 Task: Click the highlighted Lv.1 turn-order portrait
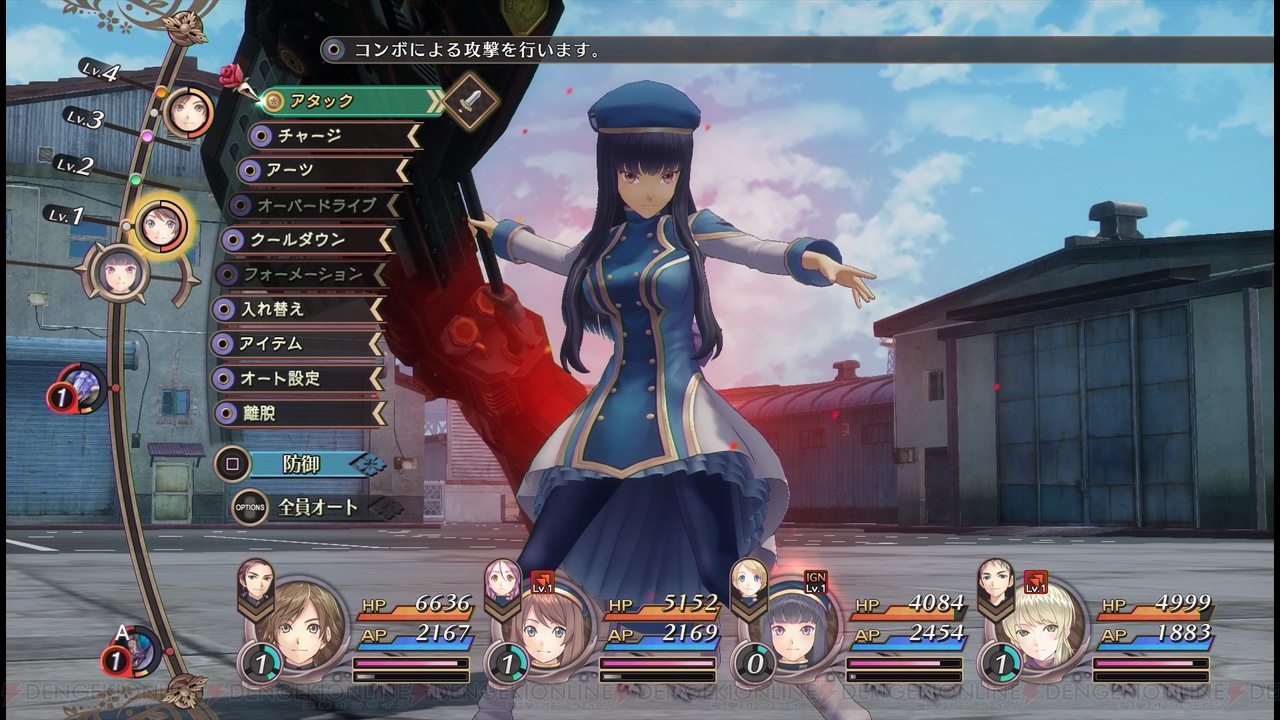160,226
